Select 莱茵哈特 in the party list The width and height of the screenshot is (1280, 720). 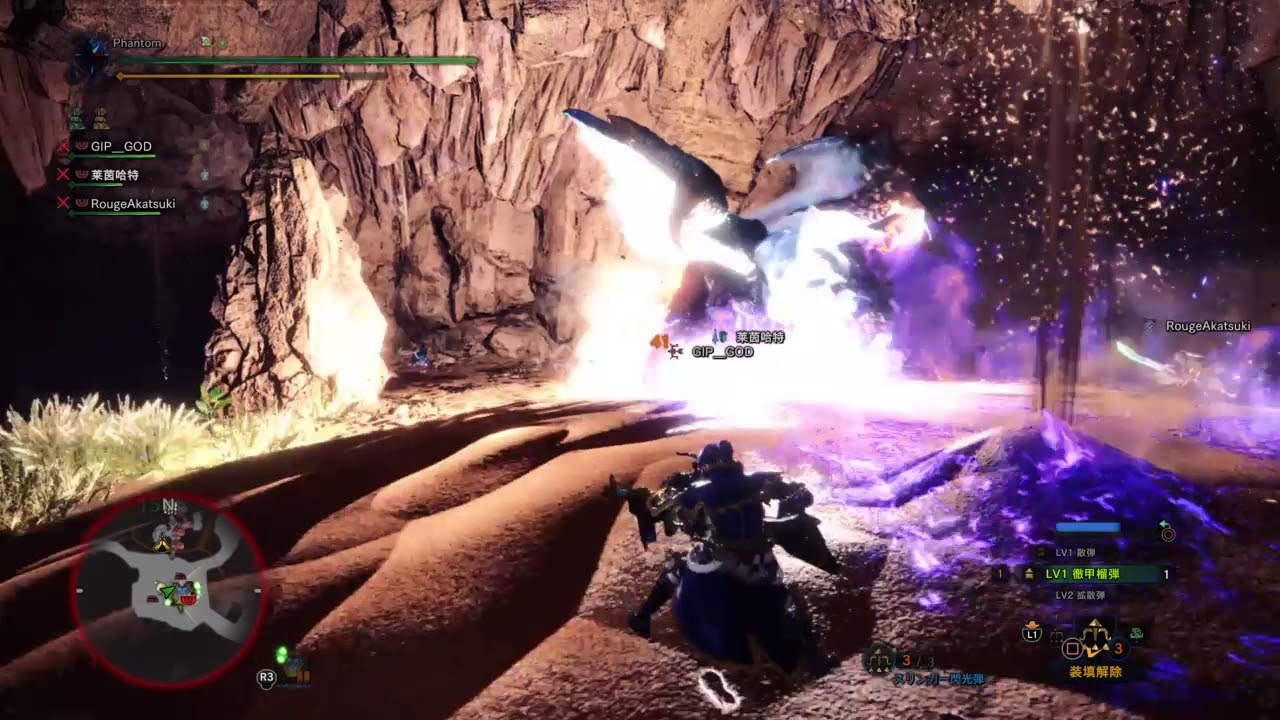(114, 175)
